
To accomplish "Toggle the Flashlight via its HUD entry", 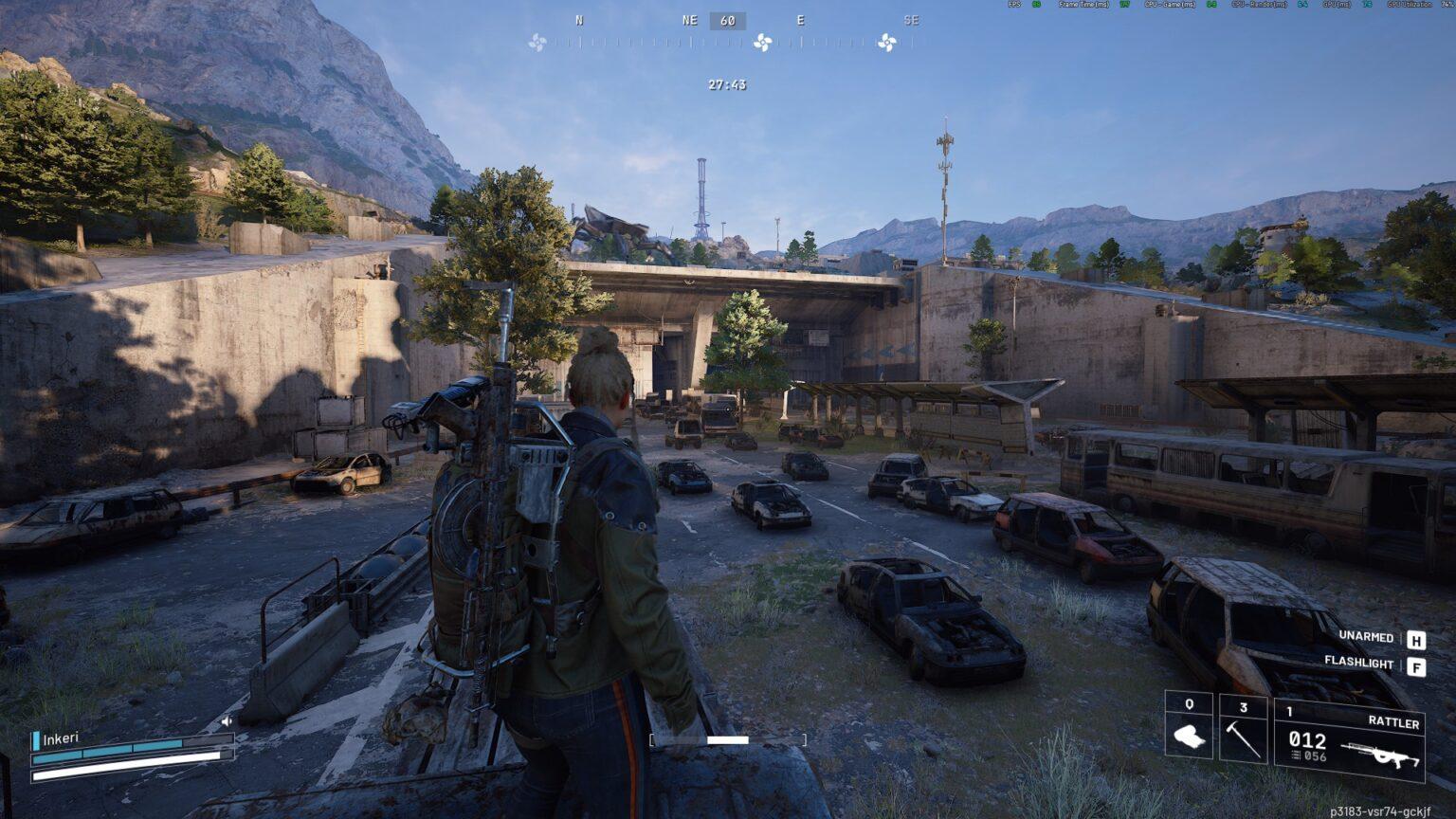I will coord(1357,664).
